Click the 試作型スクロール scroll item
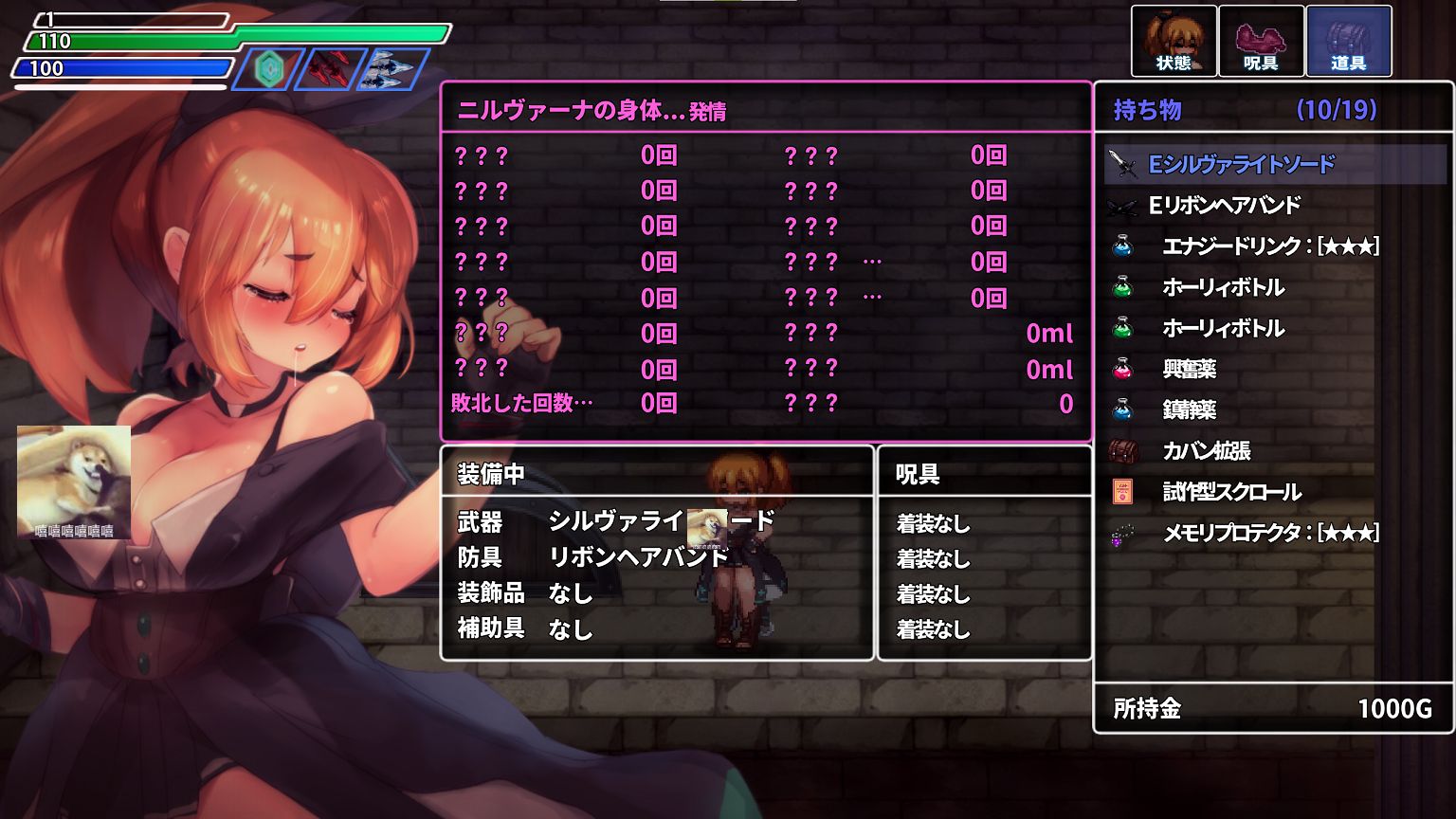Image resolution: width=1456 pixels, height=819 pixels. (1231, 492)
